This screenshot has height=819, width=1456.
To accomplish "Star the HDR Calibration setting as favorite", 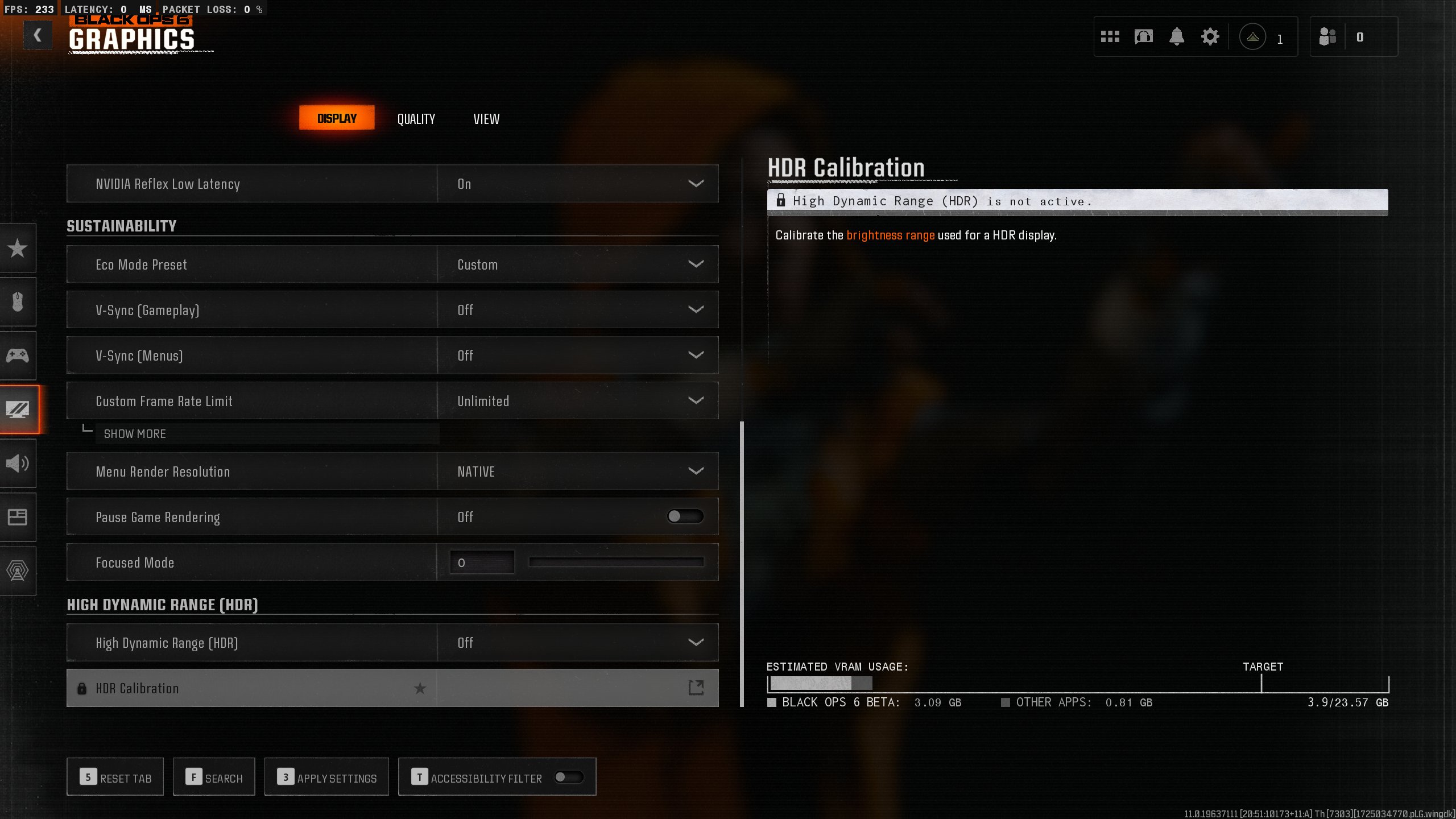I will tap(420, 688).
